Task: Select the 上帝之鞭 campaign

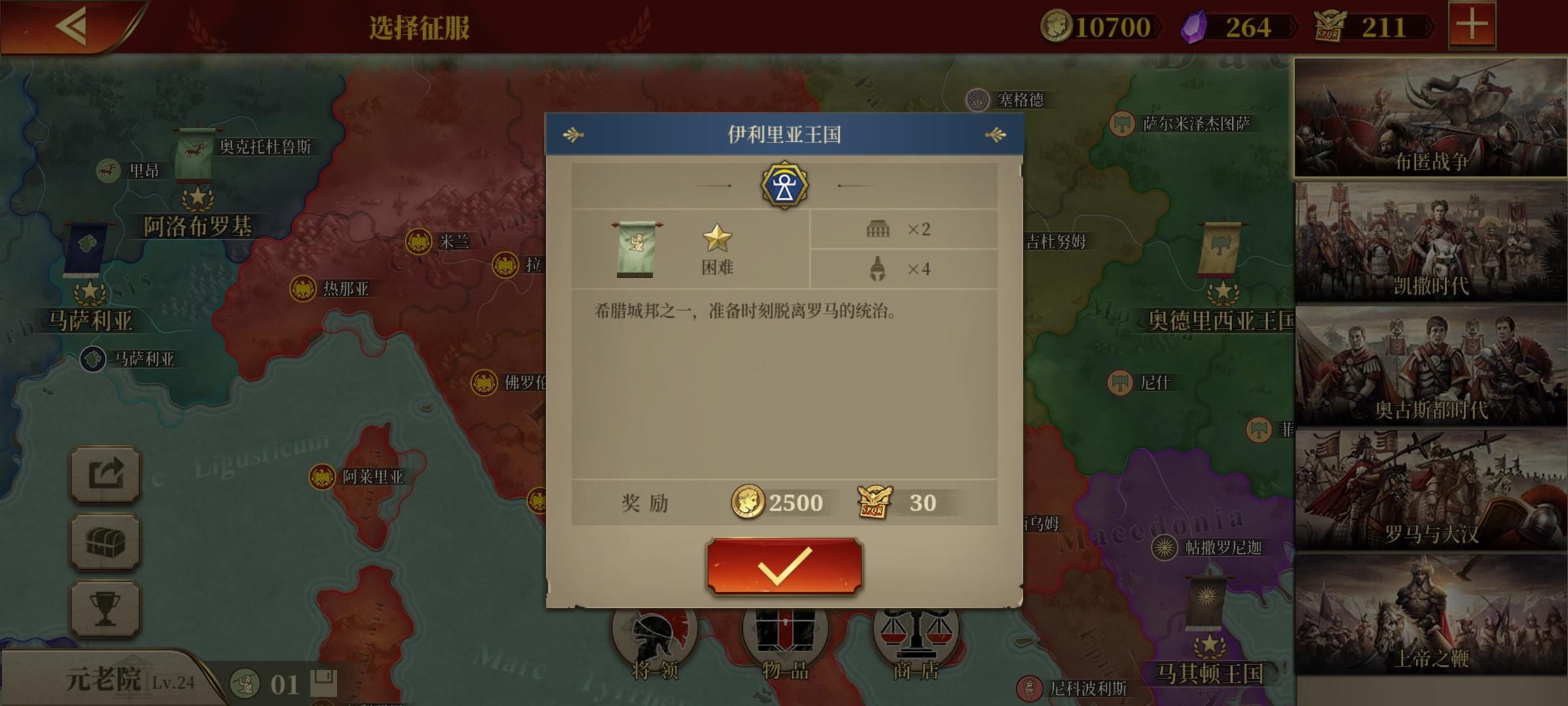Action: point(1428,611)
